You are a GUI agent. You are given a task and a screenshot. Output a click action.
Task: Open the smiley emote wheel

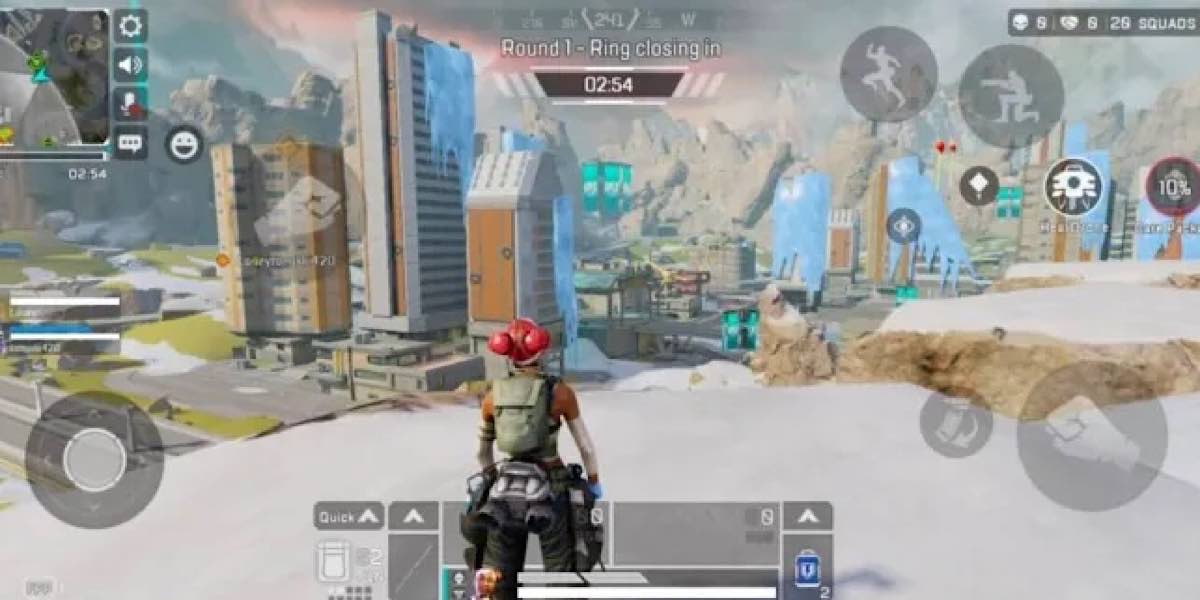coord(184,144)
